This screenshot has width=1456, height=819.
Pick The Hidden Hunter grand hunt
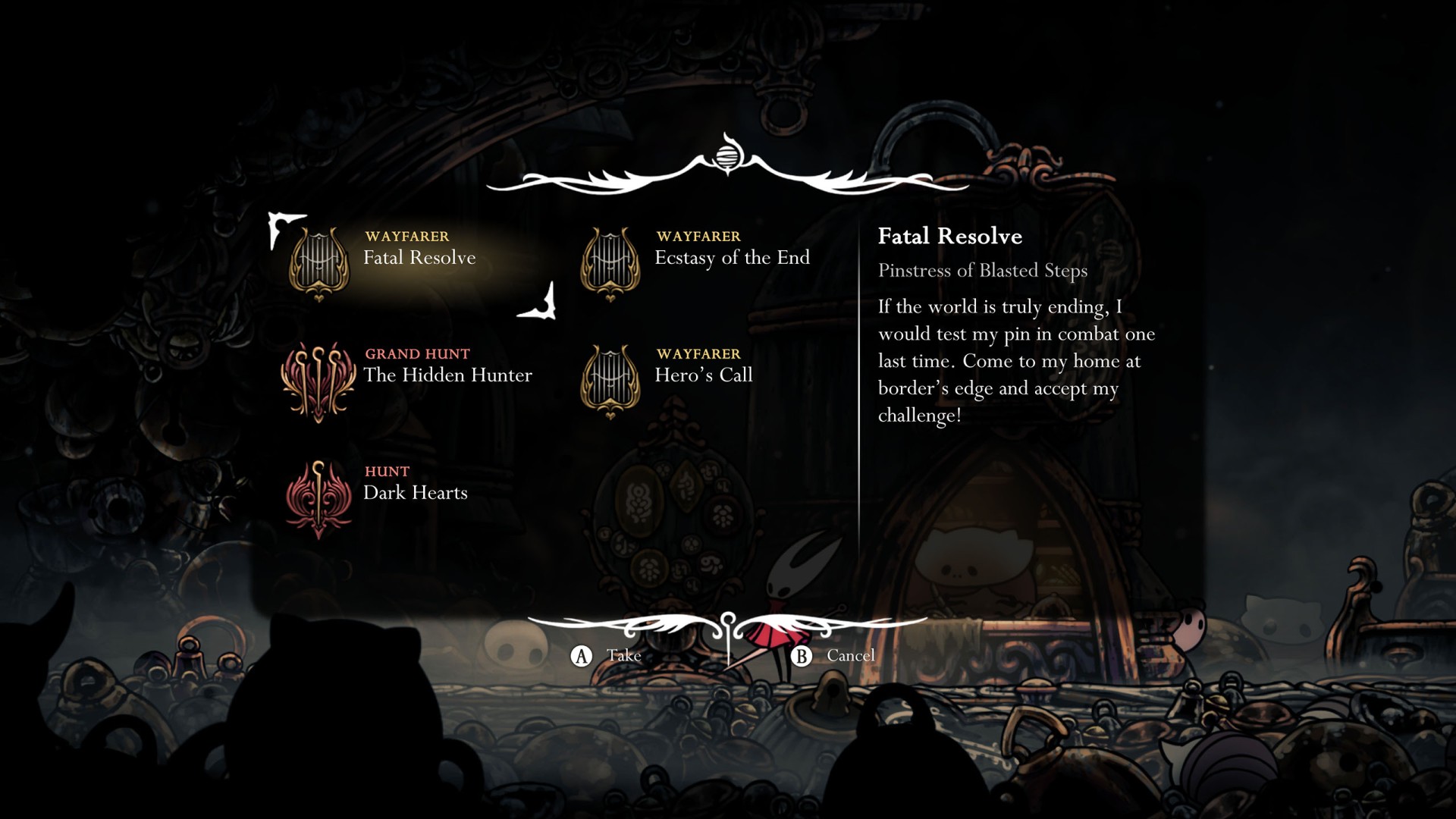(x=447, y=375)
